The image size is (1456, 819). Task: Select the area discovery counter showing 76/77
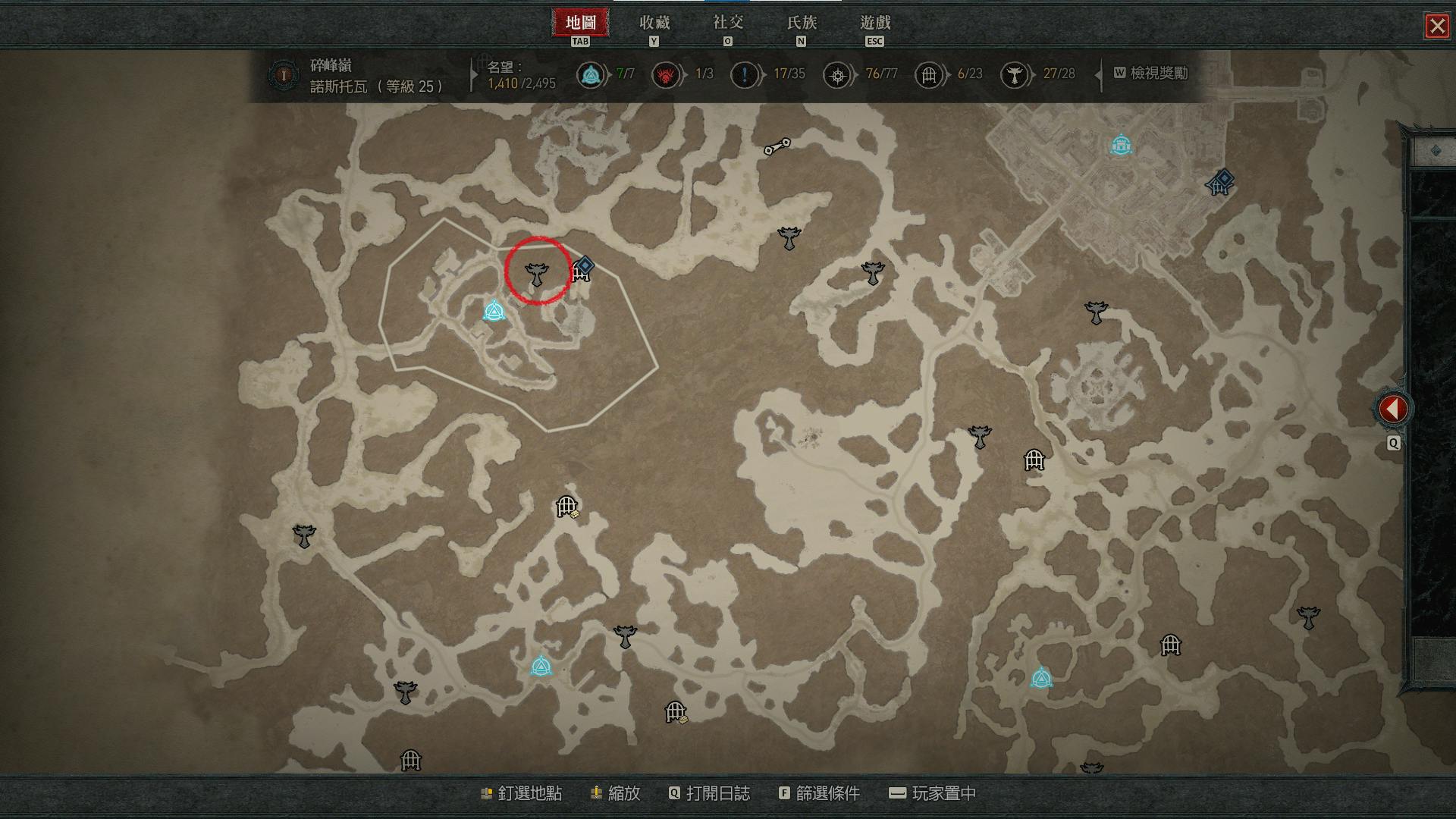click(837, 75)
